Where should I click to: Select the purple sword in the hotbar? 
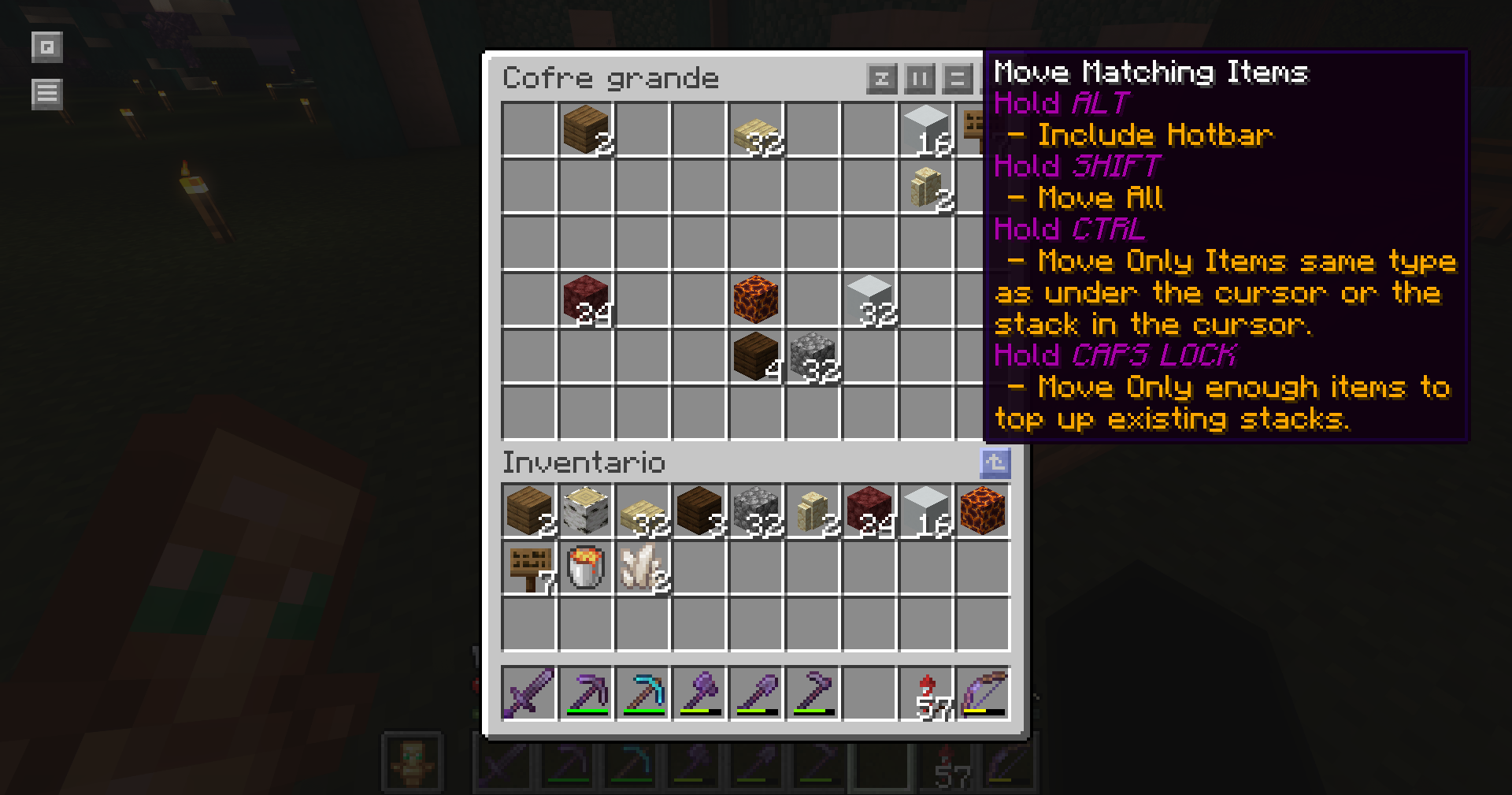click(529, 694)
